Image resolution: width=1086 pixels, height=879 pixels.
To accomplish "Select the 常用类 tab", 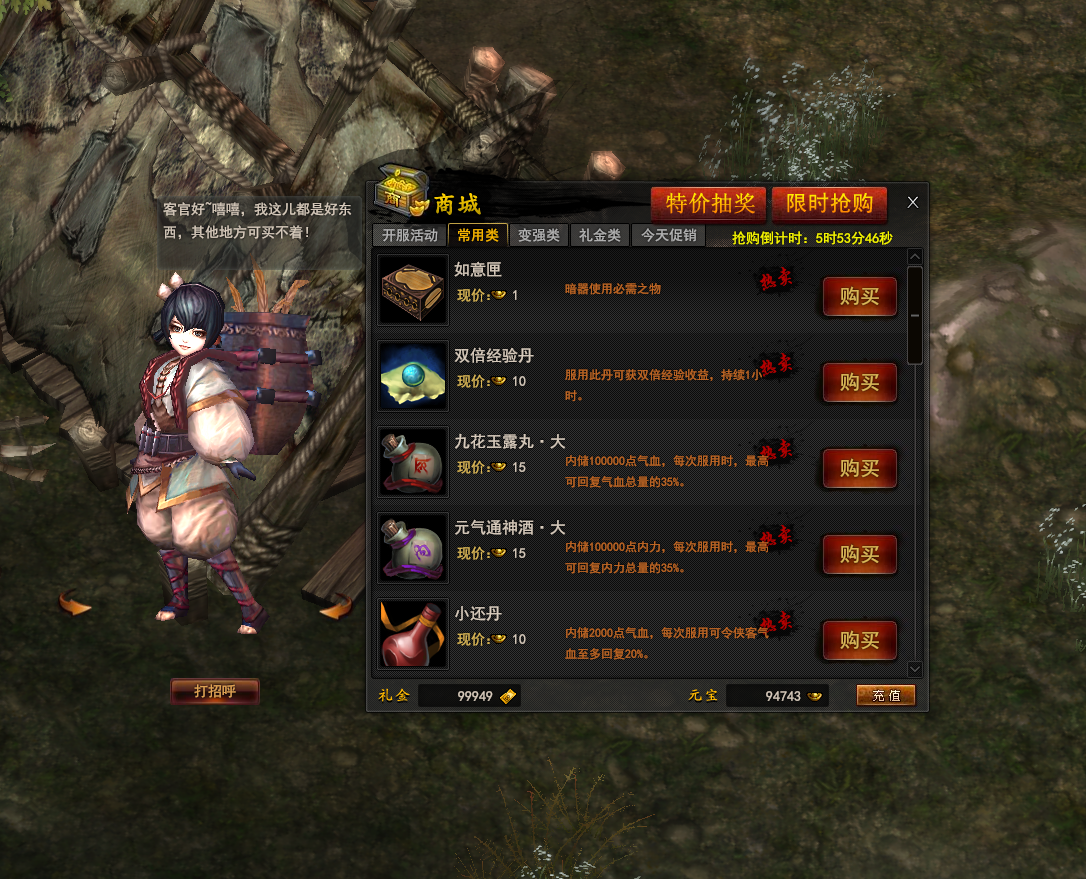I will (x=478, y=236).
